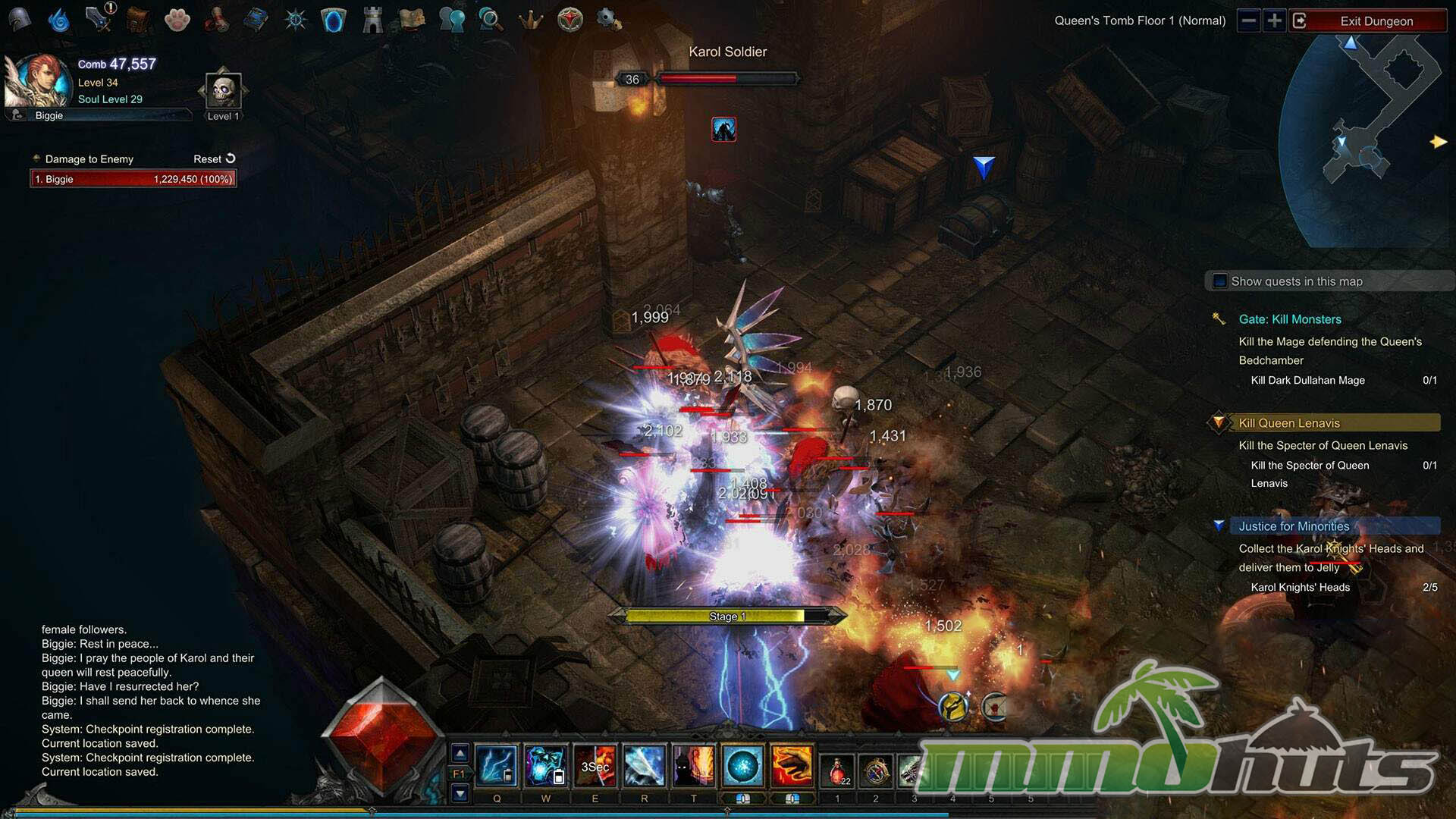1456x819 pixels.
Task: Zoom in the minimap with plus button
Action: [x=1275, y=20]
